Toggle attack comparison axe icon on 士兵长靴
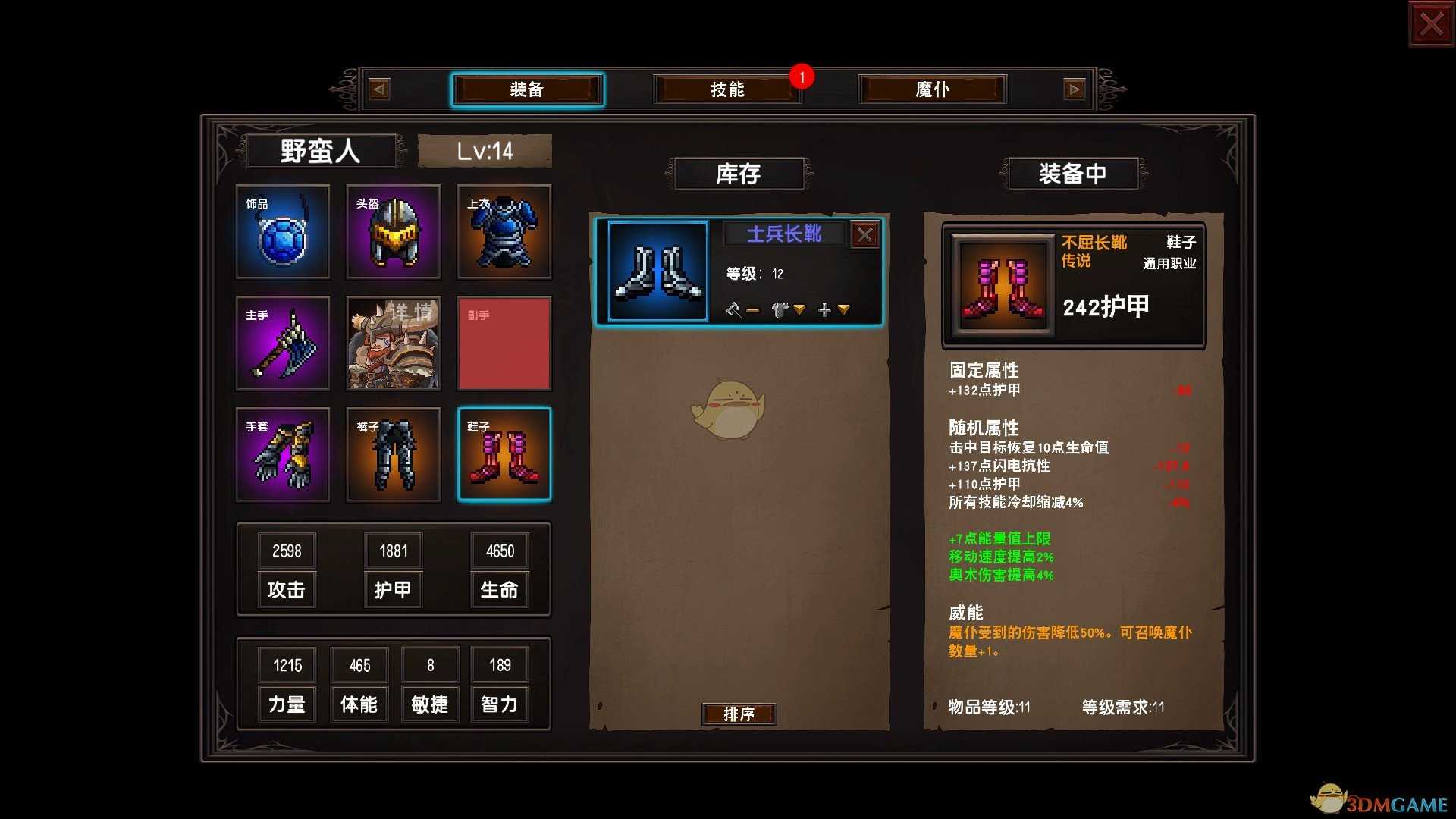The height and width of the screenshot is (819, 1456). coord(734,309)
